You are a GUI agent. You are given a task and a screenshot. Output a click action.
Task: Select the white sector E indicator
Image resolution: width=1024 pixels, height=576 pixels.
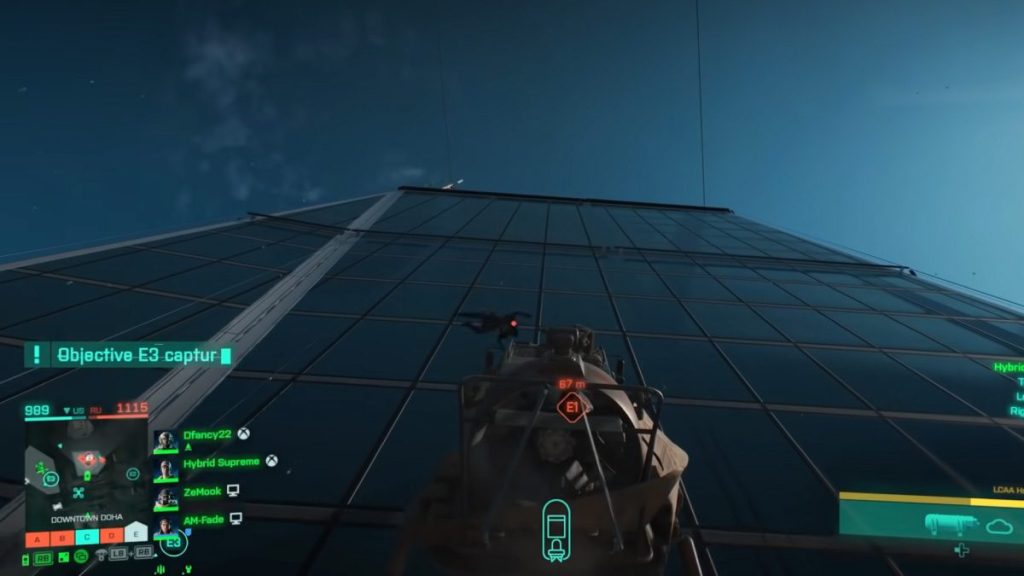136,534
